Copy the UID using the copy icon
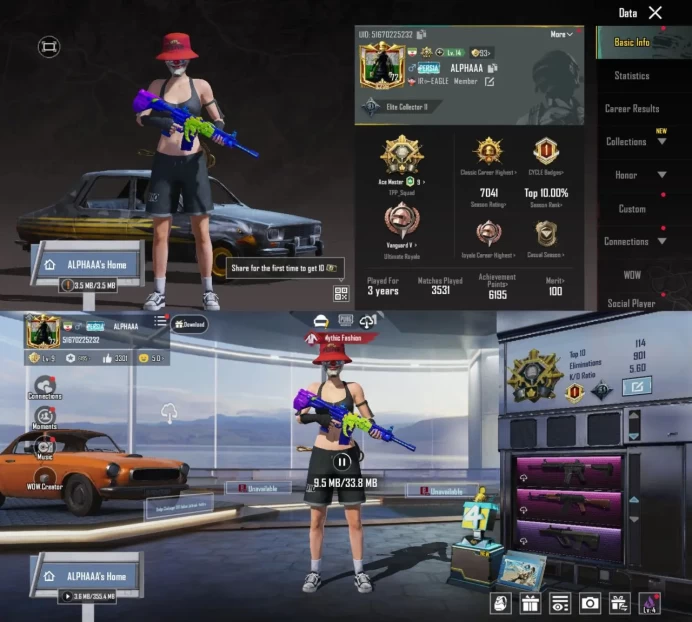 click(422, 35)
